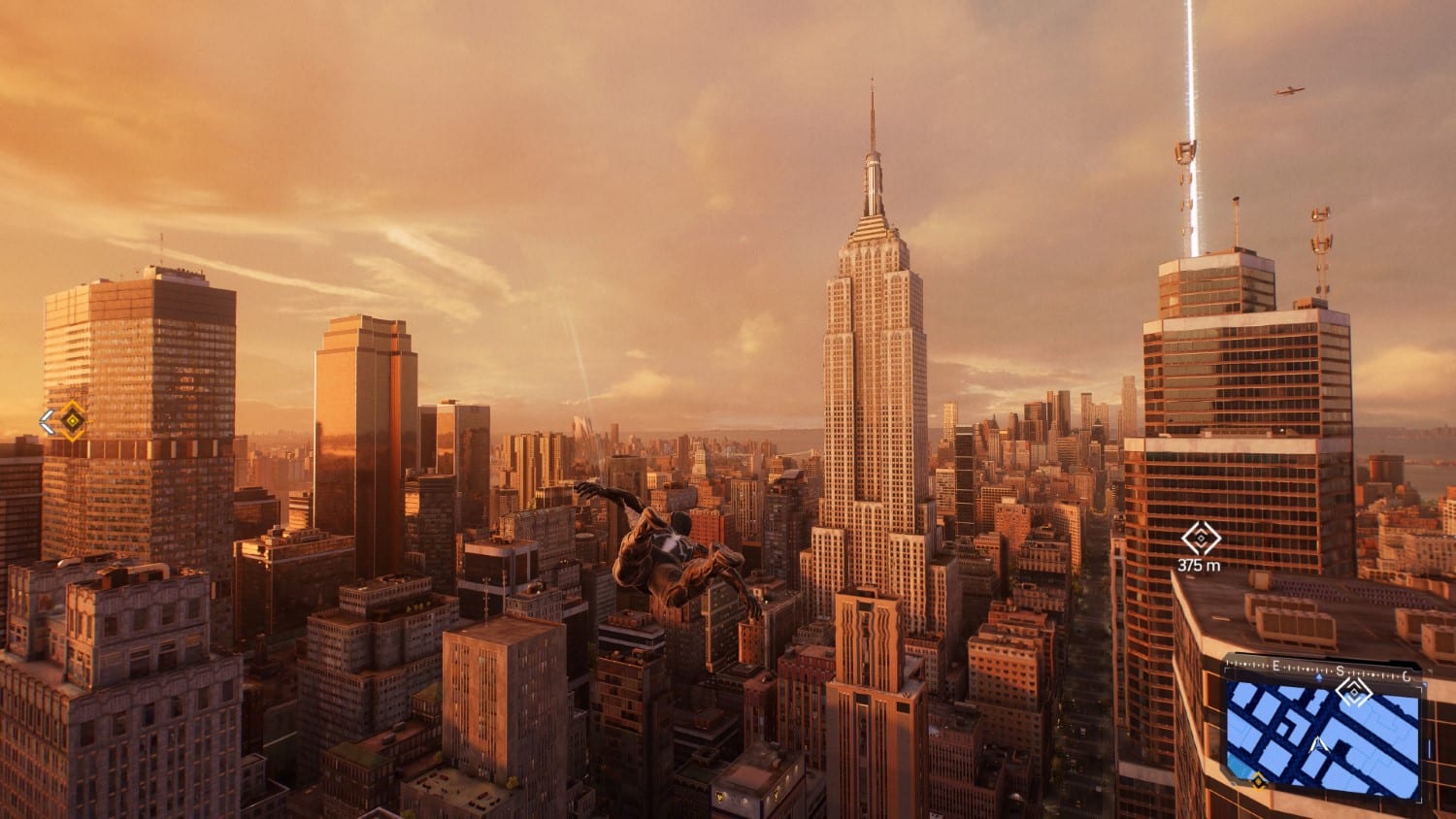Click the yellow diamond marker on the minimap's edge
The height and width of the screenshot is (819, 1456).
[x=1258, y=779]
